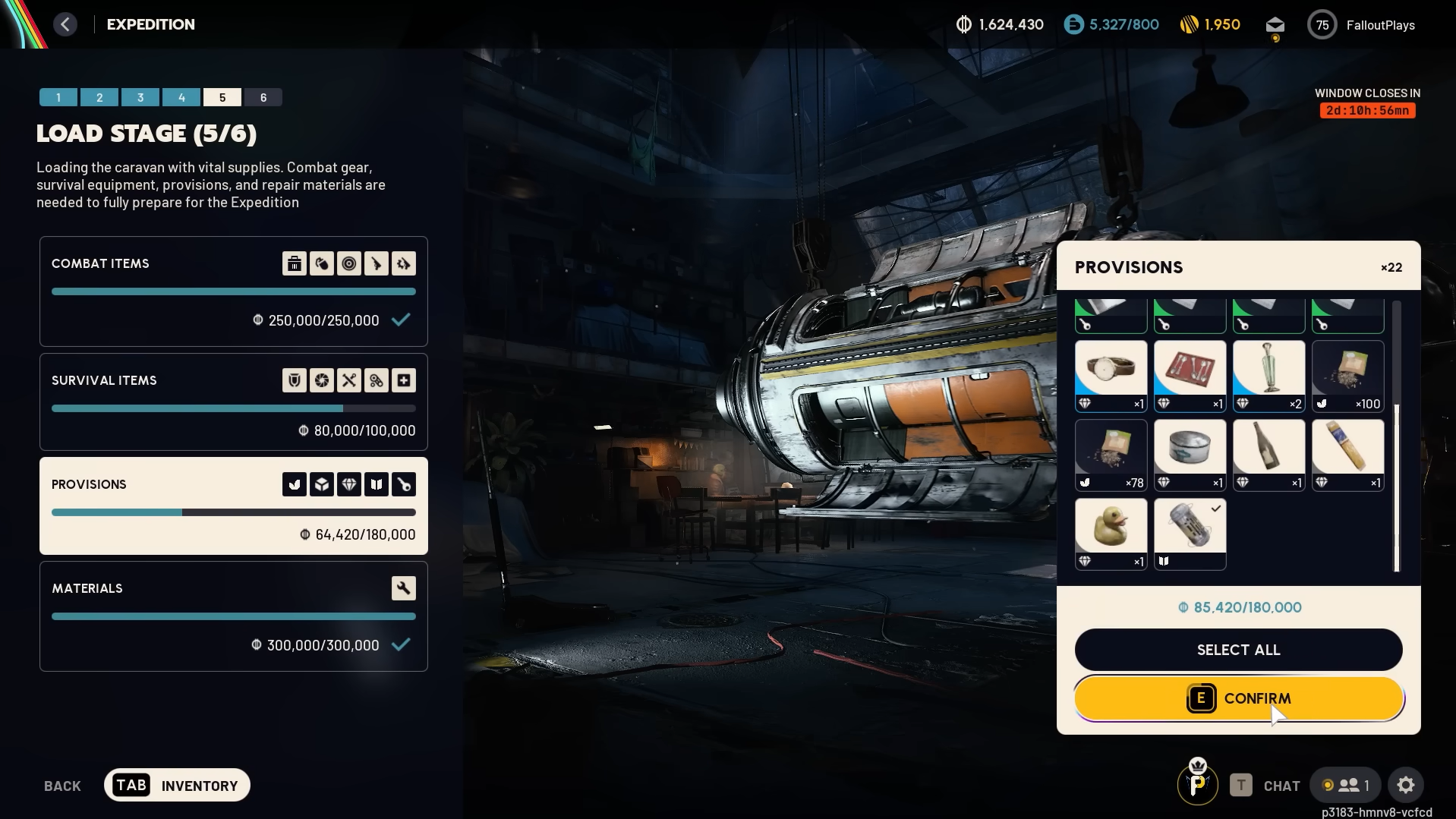Select the rubber duck item slot
This screenshot has width=1456, height=819.
tap(1111, 533)
